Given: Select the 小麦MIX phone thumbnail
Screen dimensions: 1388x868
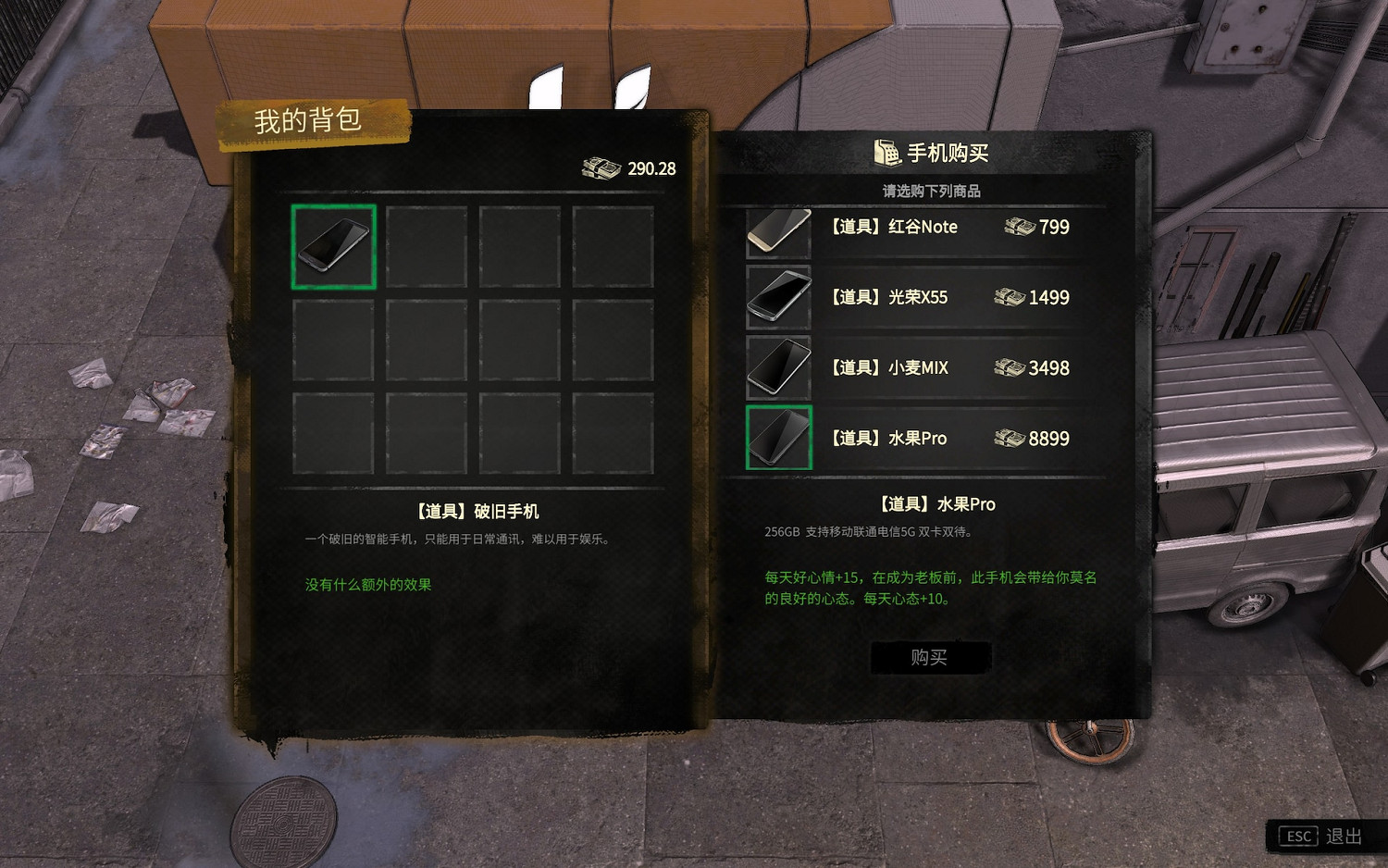Looking at the screenshot, I should coord(778,368).
